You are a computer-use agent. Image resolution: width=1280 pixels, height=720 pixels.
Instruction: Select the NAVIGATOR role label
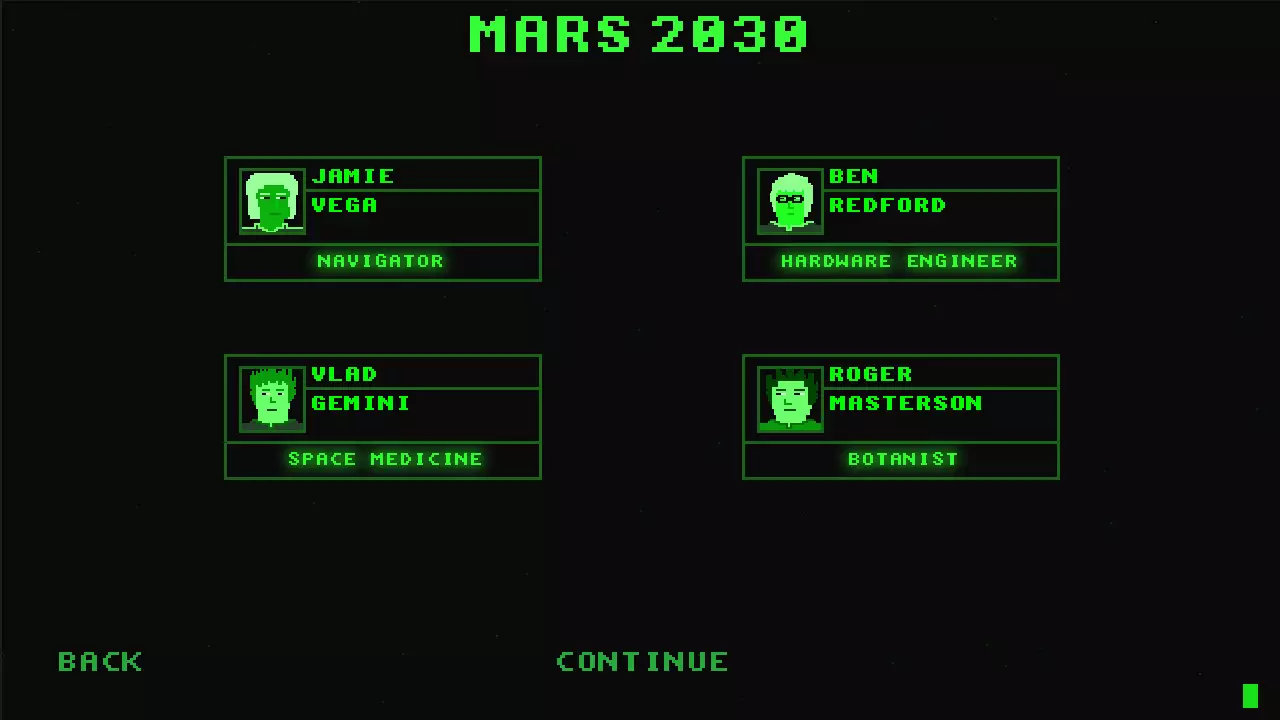(x=381, y=261)
